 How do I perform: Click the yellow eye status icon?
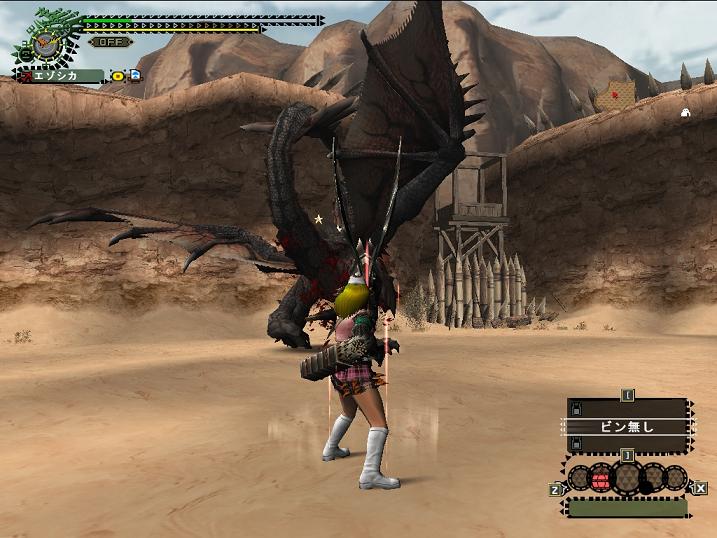point(117,76)
